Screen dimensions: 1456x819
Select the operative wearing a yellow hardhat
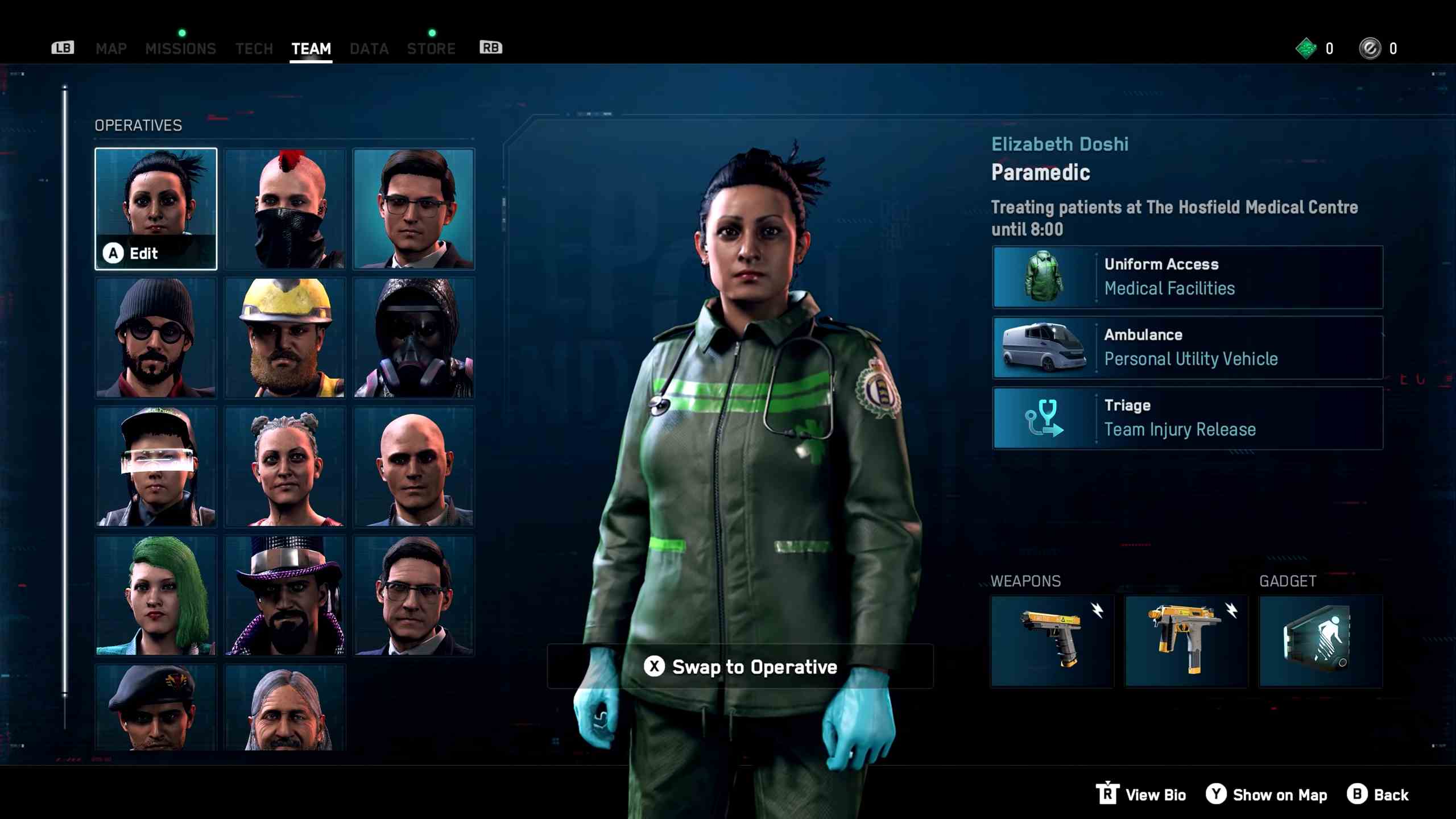[284, 337]
